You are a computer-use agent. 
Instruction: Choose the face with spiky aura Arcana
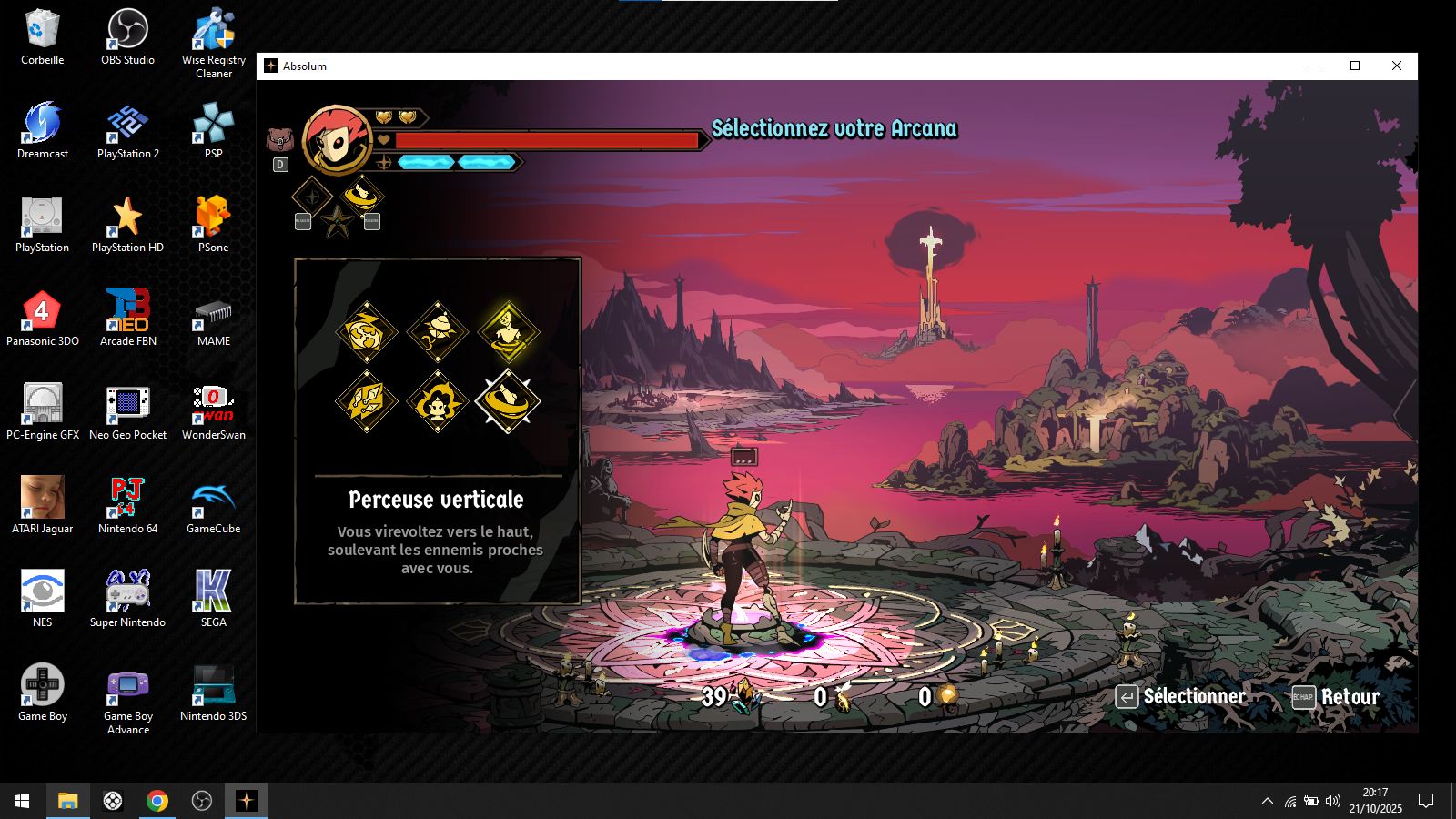click(x=438, y=401)
